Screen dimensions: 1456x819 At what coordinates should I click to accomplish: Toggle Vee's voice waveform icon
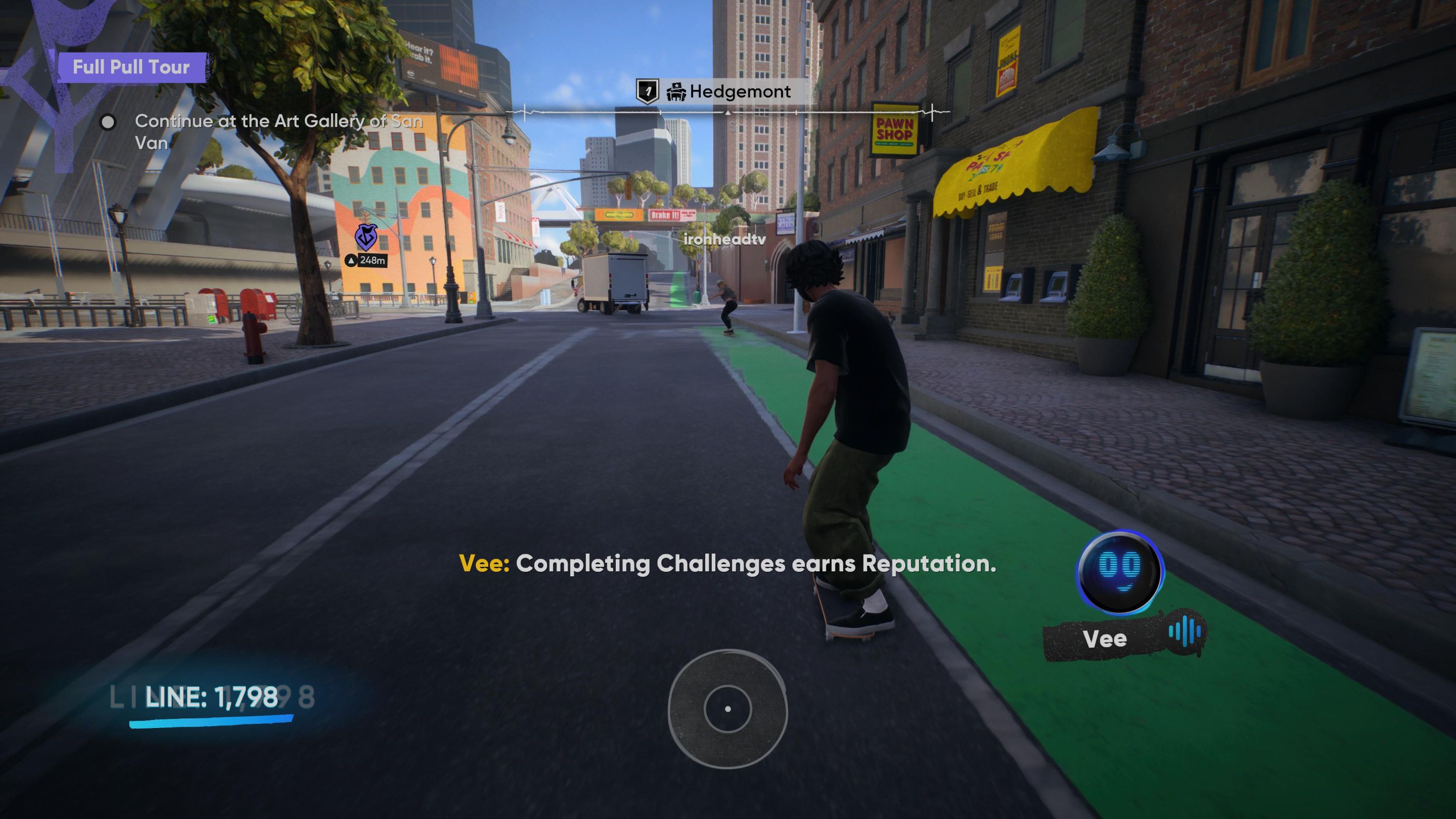[1185, 632]
